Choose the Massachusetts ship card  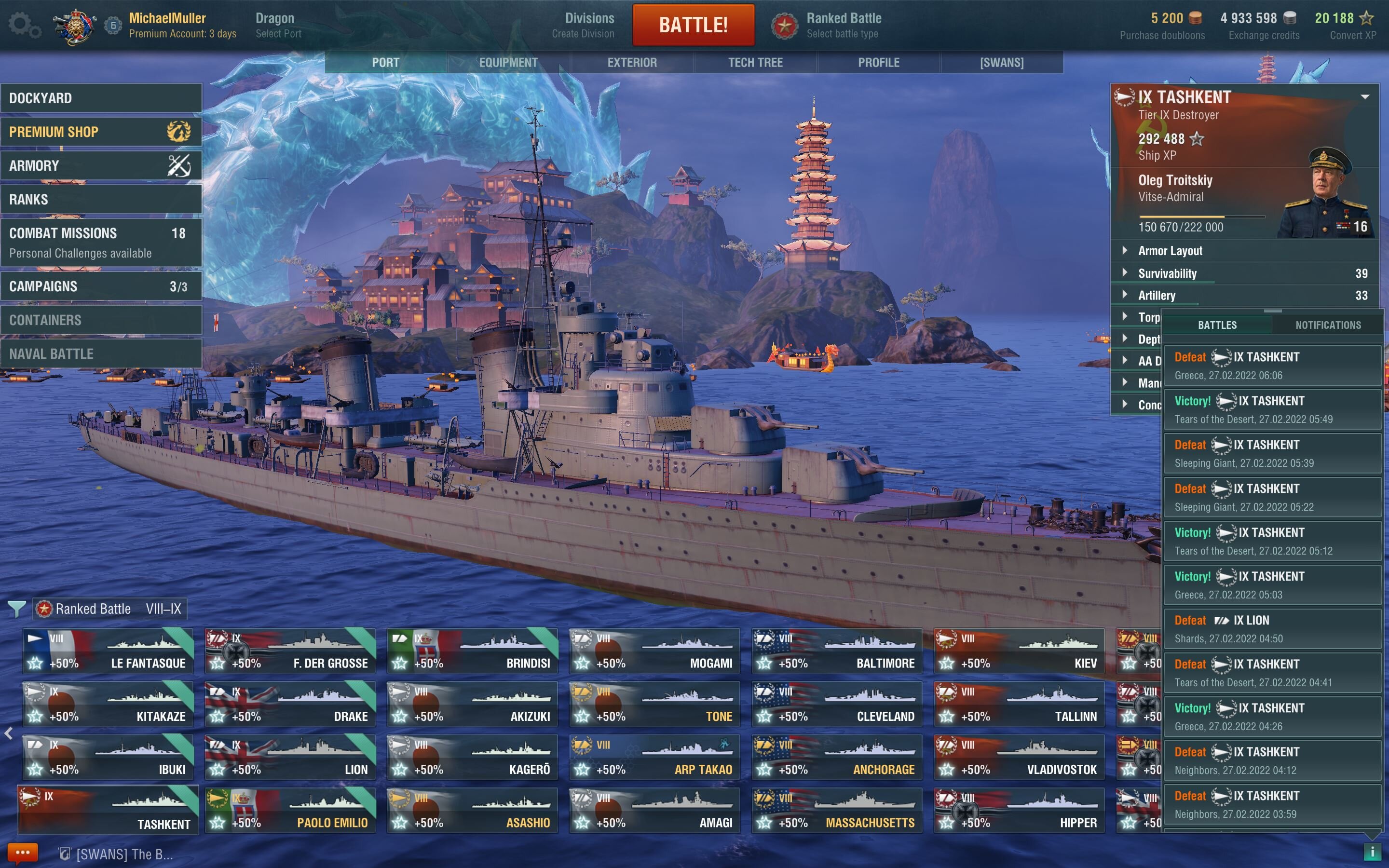836,810
